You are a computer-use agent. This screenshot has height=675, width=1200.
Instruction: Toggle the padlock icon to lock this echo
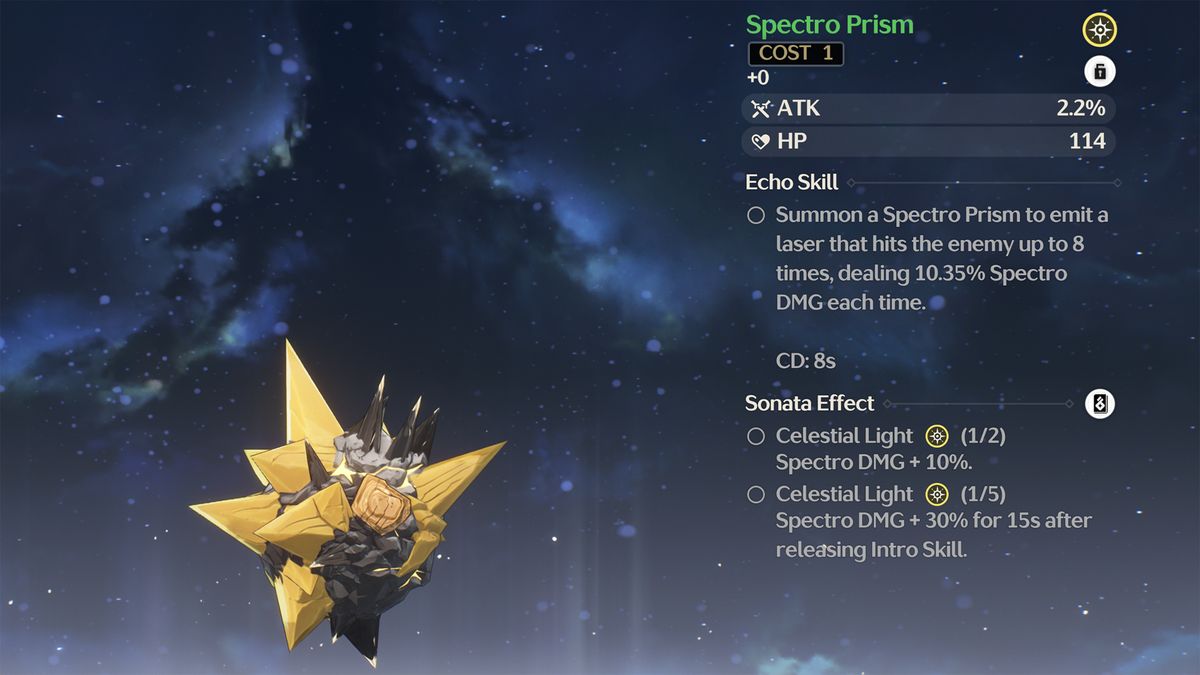click(x=1100, y=72)
